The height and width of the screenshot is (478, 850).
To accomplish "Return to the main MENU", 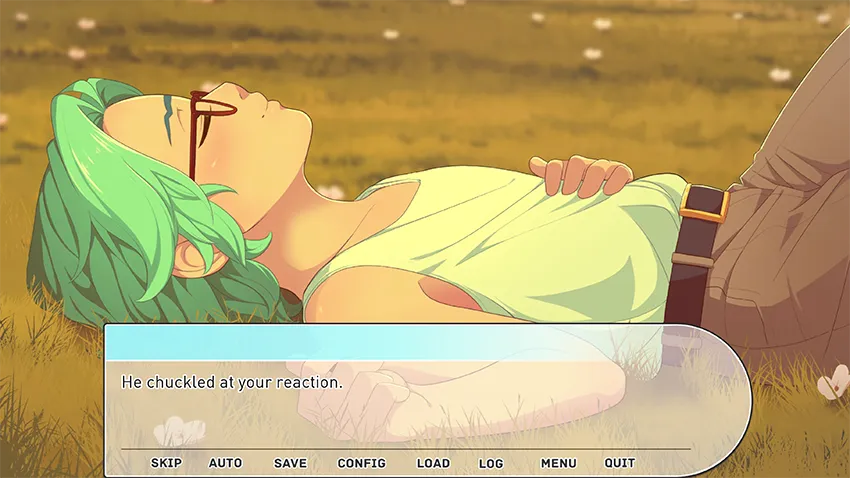I will 558,464.
